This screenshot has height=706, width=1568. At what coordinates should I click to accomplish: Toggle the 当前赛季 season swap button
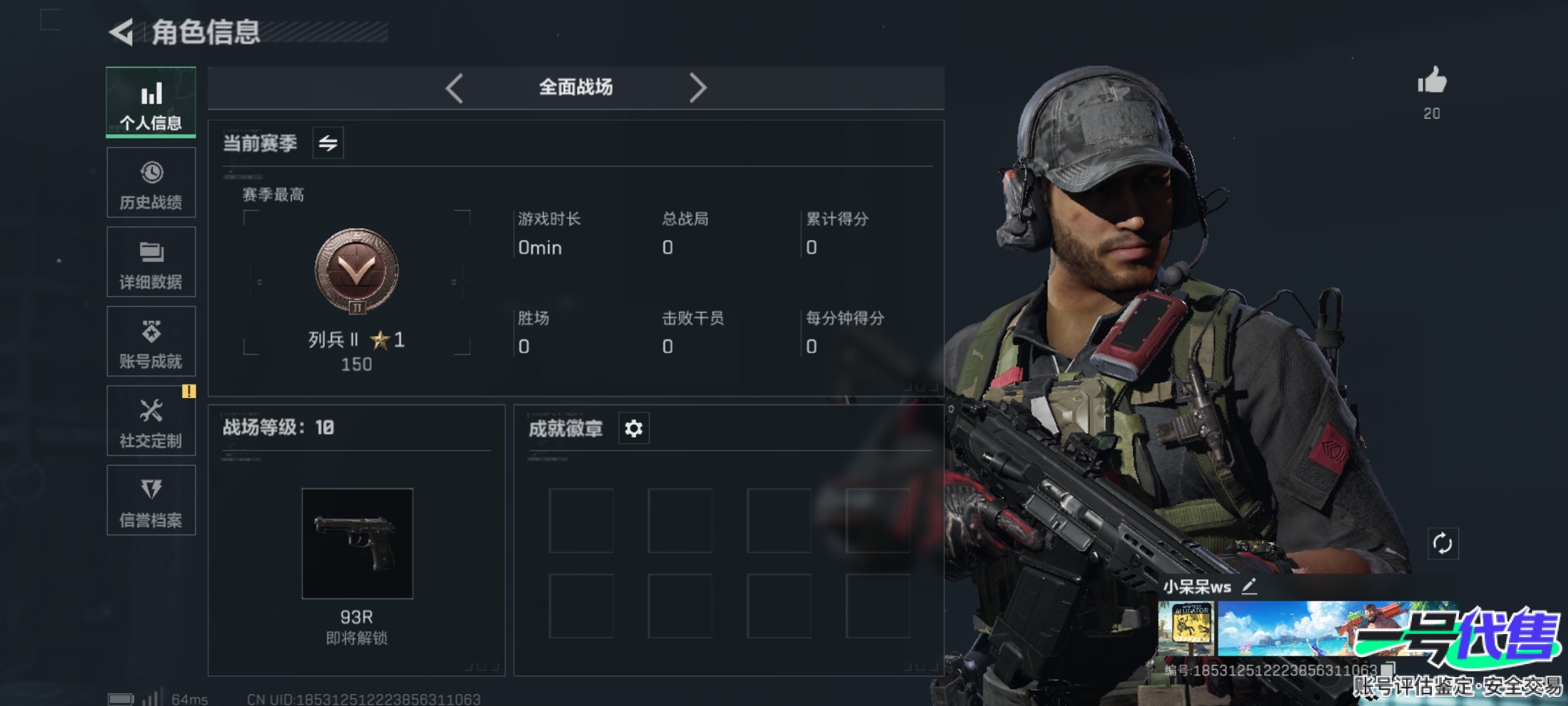tap(328, 143)
